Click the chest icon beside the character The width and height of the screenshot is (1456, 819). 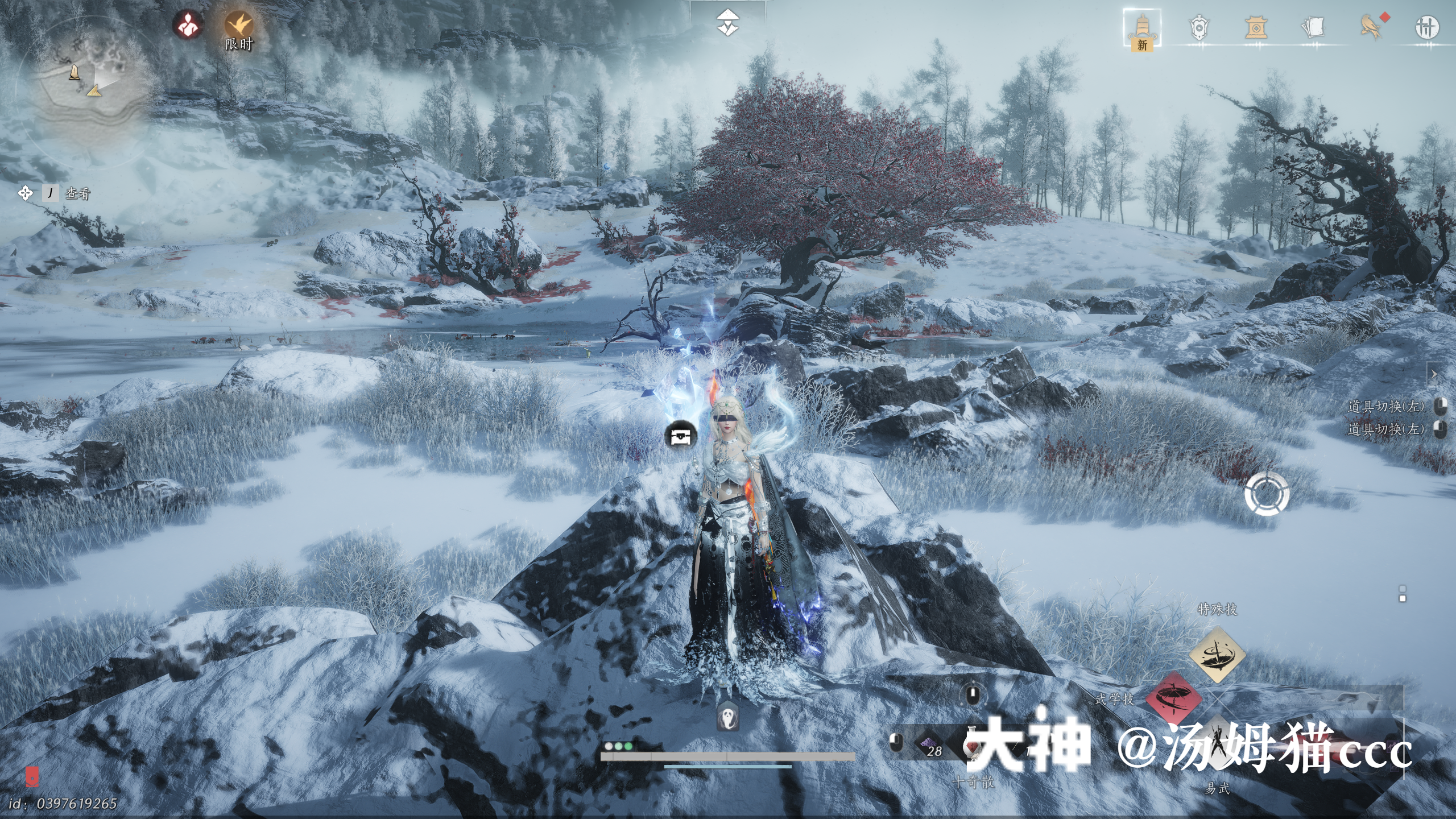681,436
